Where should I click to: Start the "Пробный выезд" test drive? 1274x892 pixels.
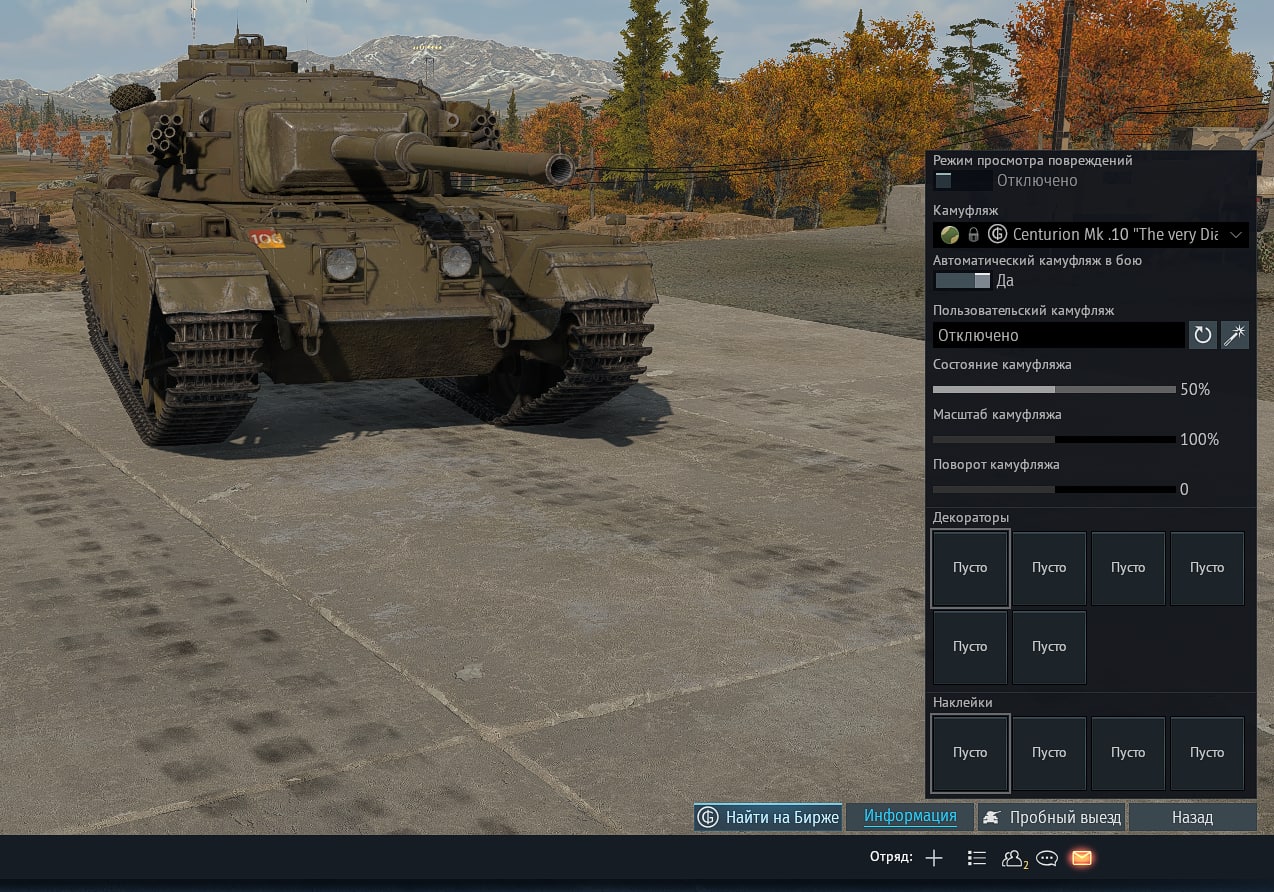click(1051, 817)
